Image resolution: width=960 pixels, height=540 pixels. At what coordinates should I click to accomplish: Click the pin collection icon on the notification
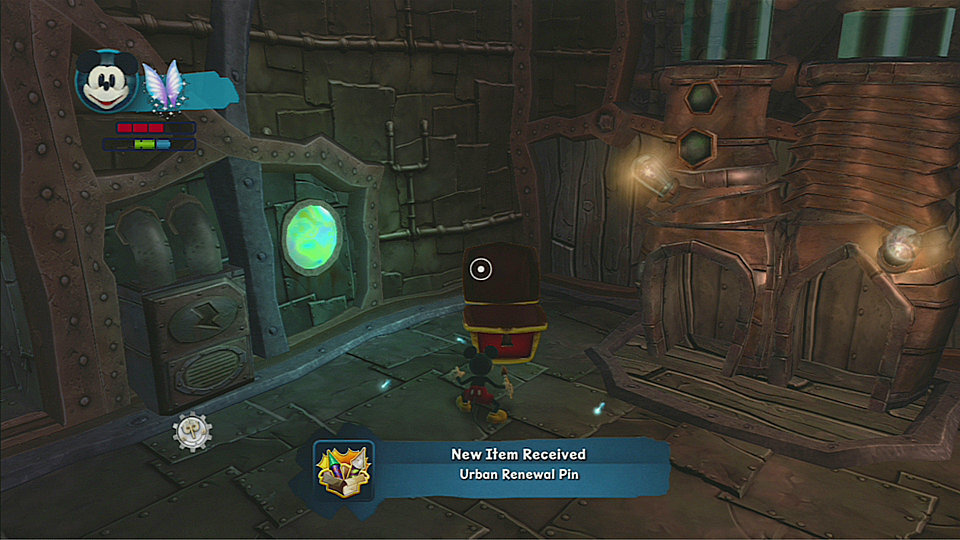(x=343, y=469)
